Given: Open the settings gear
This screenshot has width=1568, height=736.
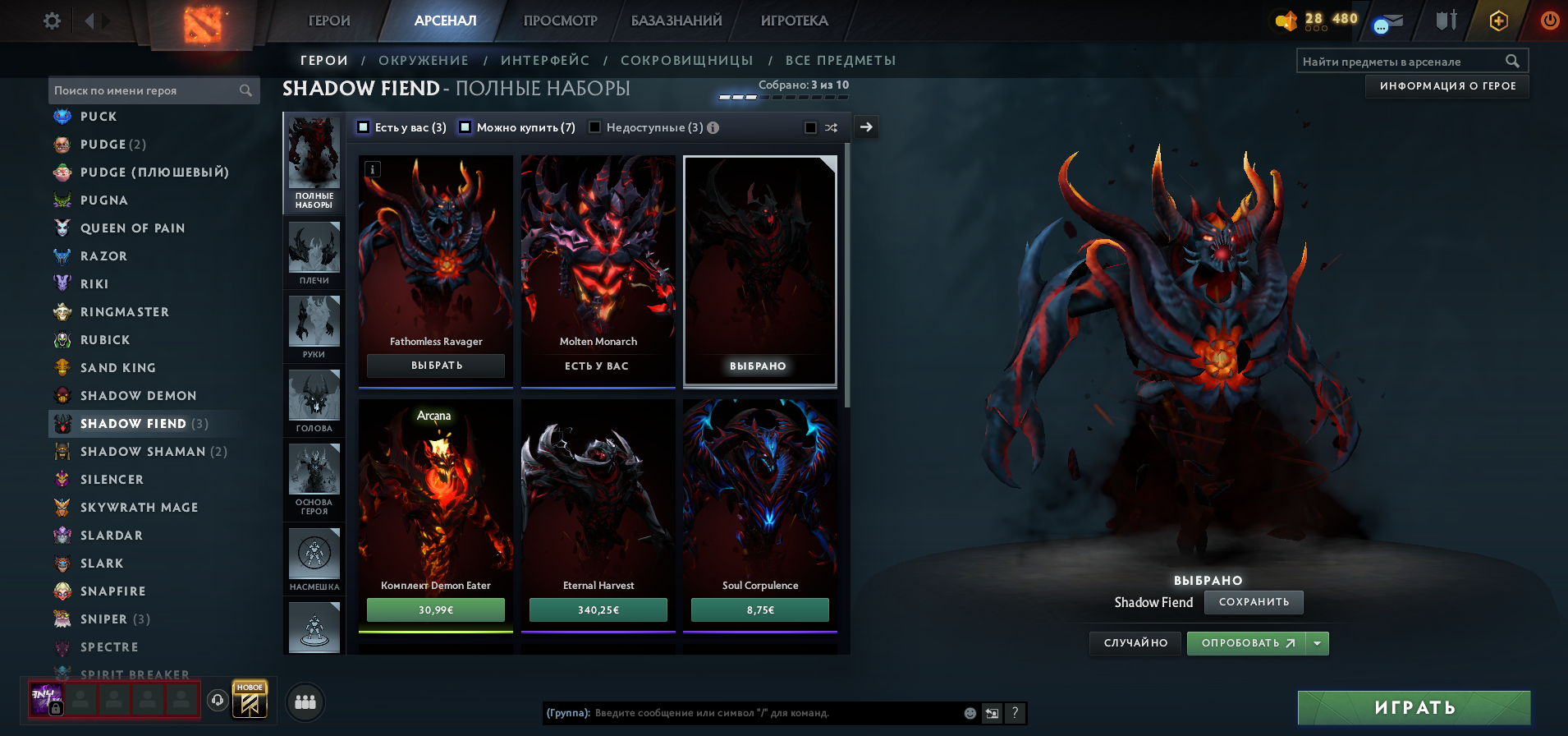Looking at the screenshot, I should (x=50, y=21).
